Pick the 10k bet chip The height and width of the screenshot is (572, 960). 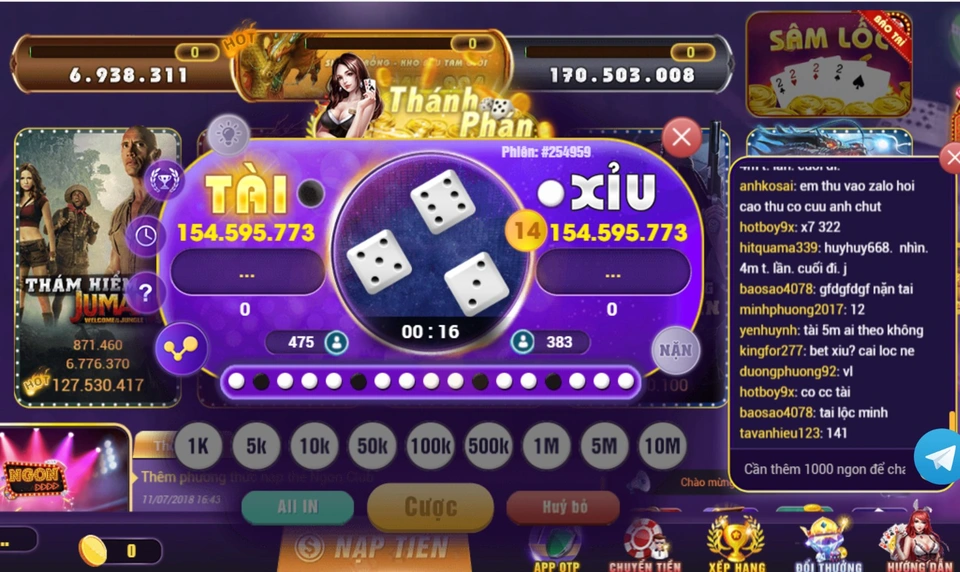(314, 447)
